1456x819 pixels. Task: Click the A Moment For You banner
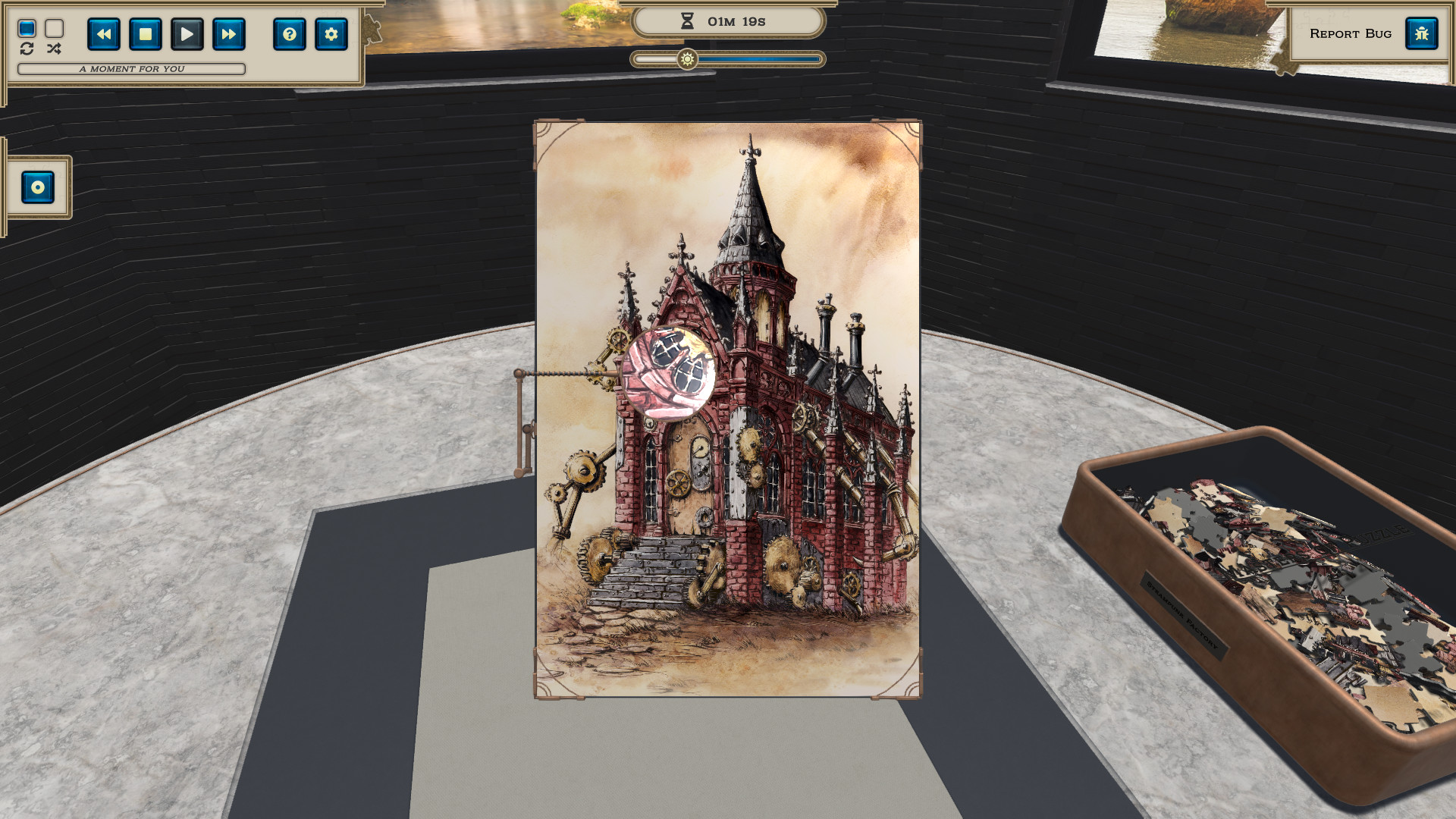(x=130, y=69)
